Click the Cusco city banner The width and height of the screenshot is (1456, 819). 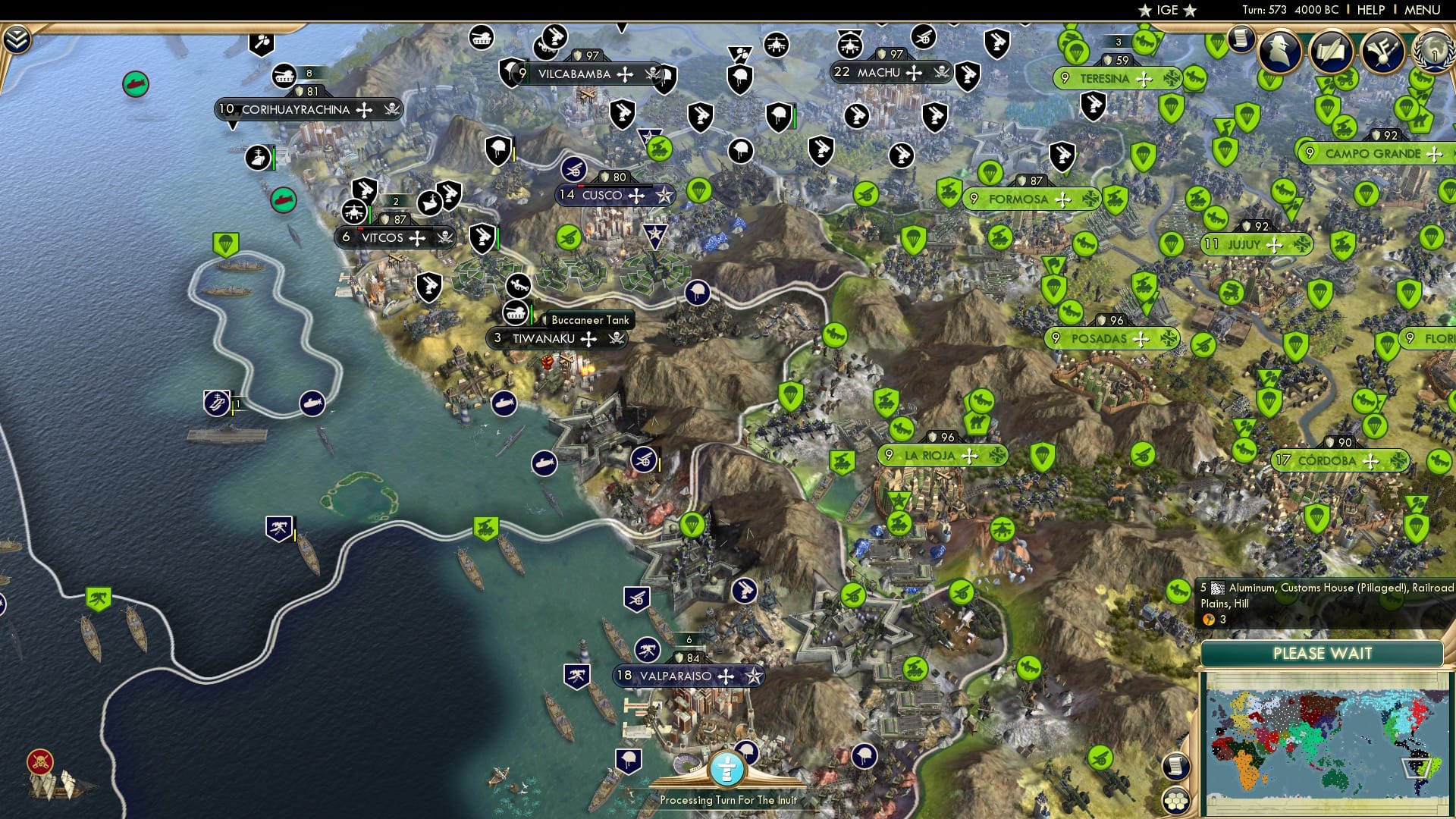click(x=603, y=195)
